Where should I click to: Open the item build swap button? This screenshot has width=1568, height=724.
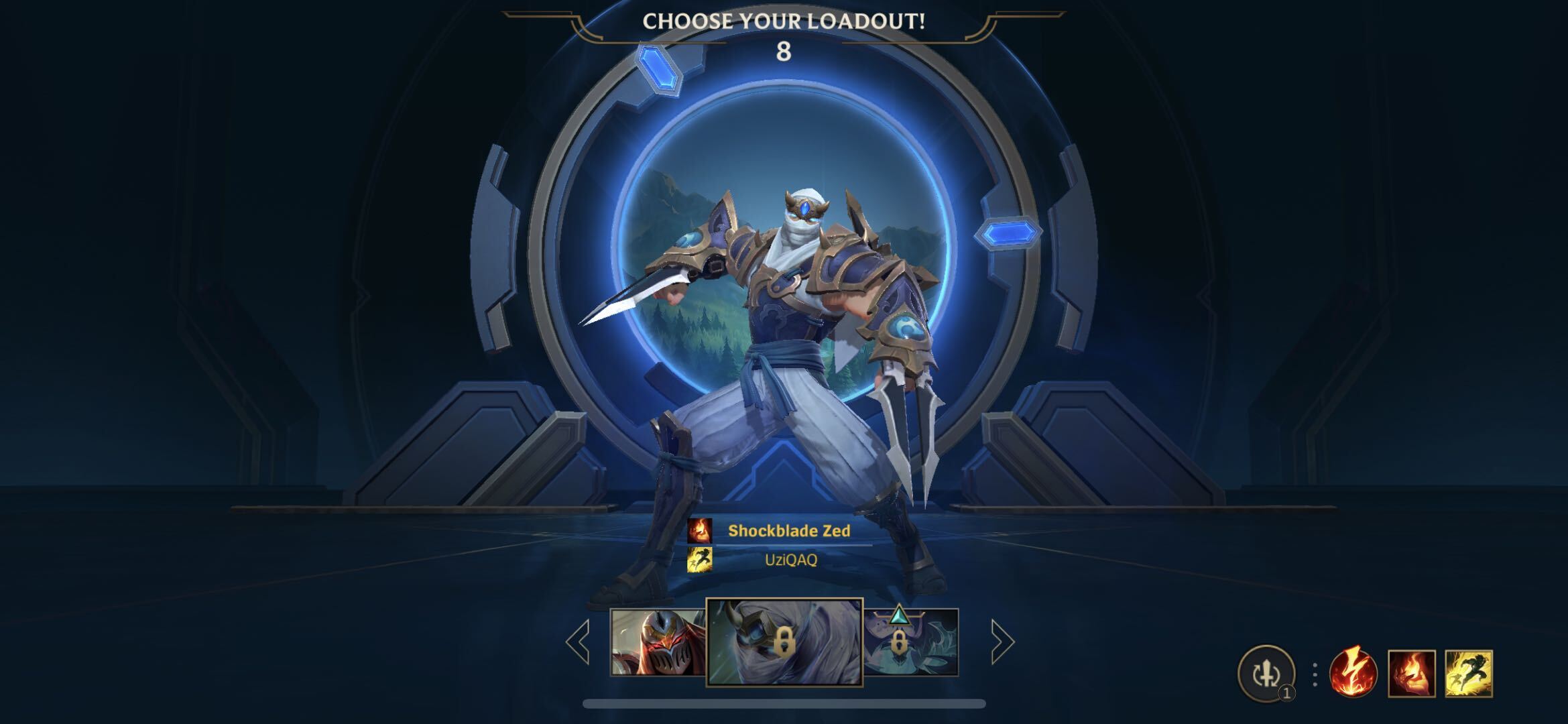click(x=1266, y=674)
